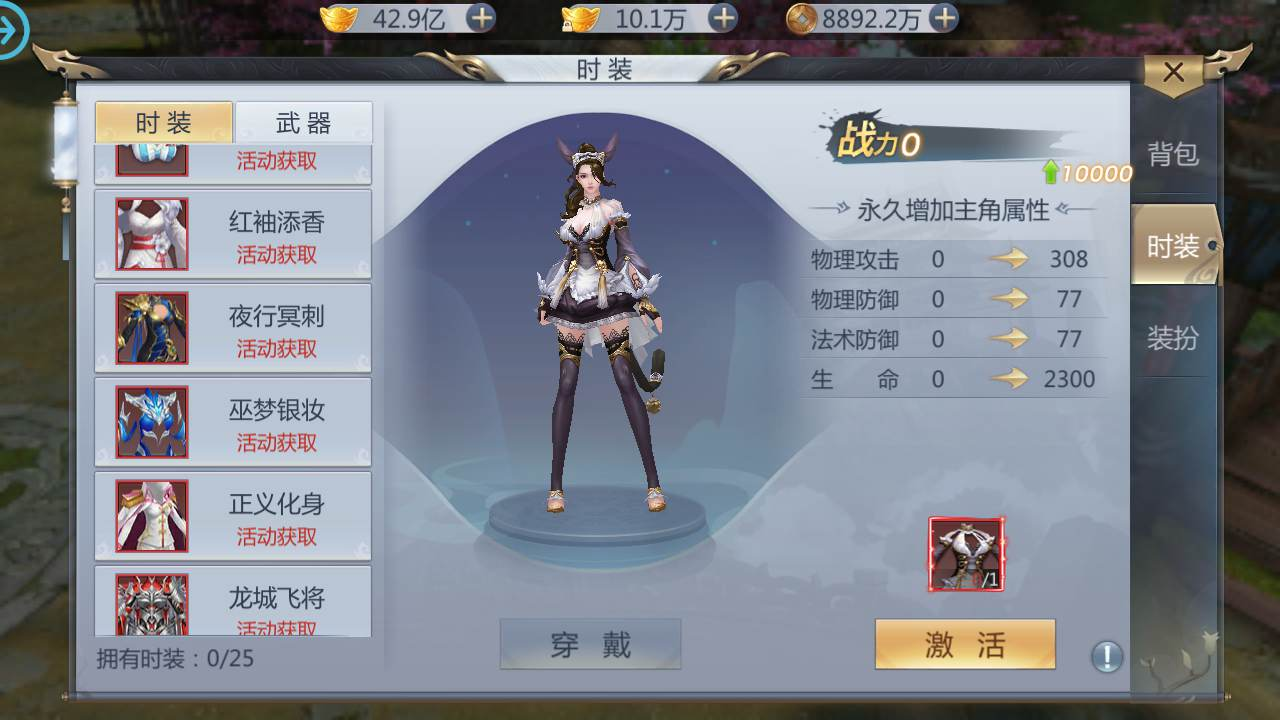The height and width of the screenshot is (720, 1280).
Task: Choose the 红袖添香 costume entry
Action: [x=233, y=234]
